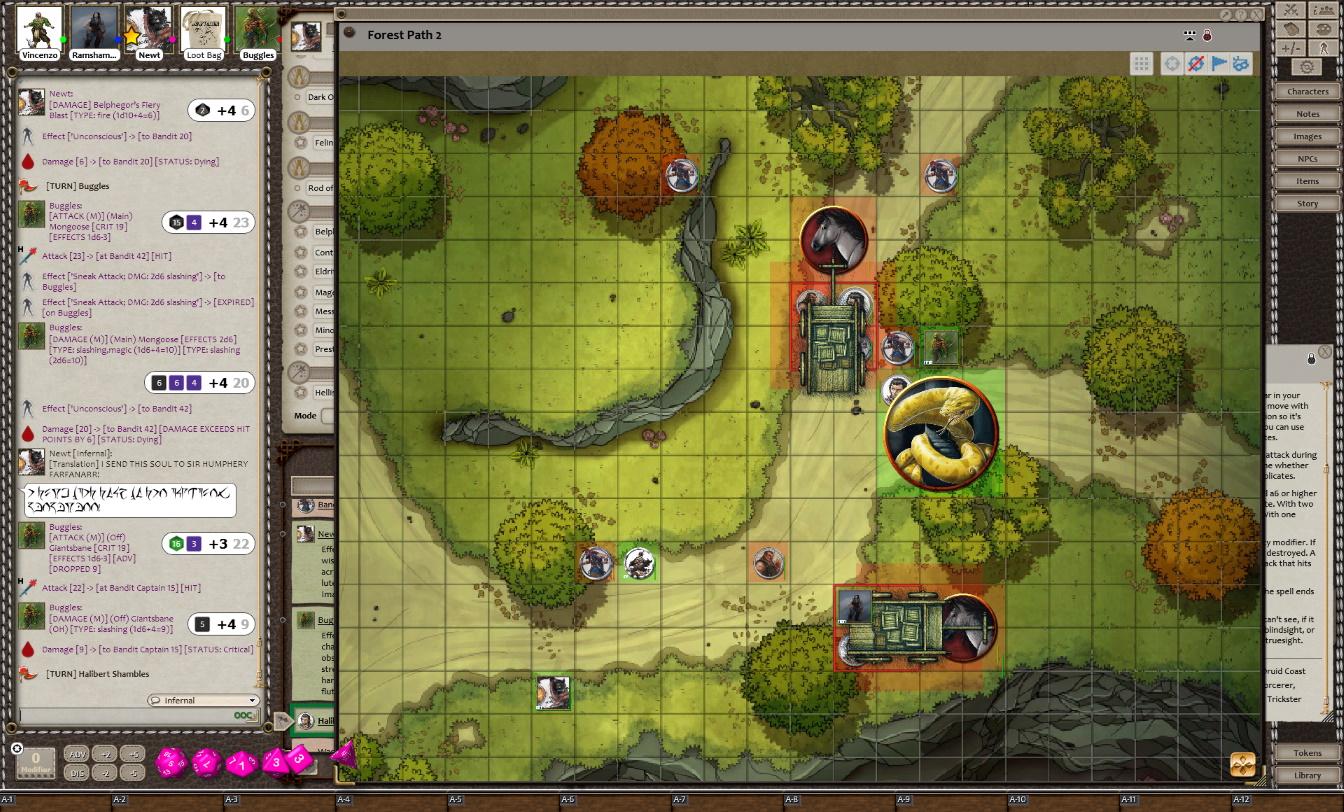
Task: Open the gear options button in sidebar
Action: (1306, 67)
